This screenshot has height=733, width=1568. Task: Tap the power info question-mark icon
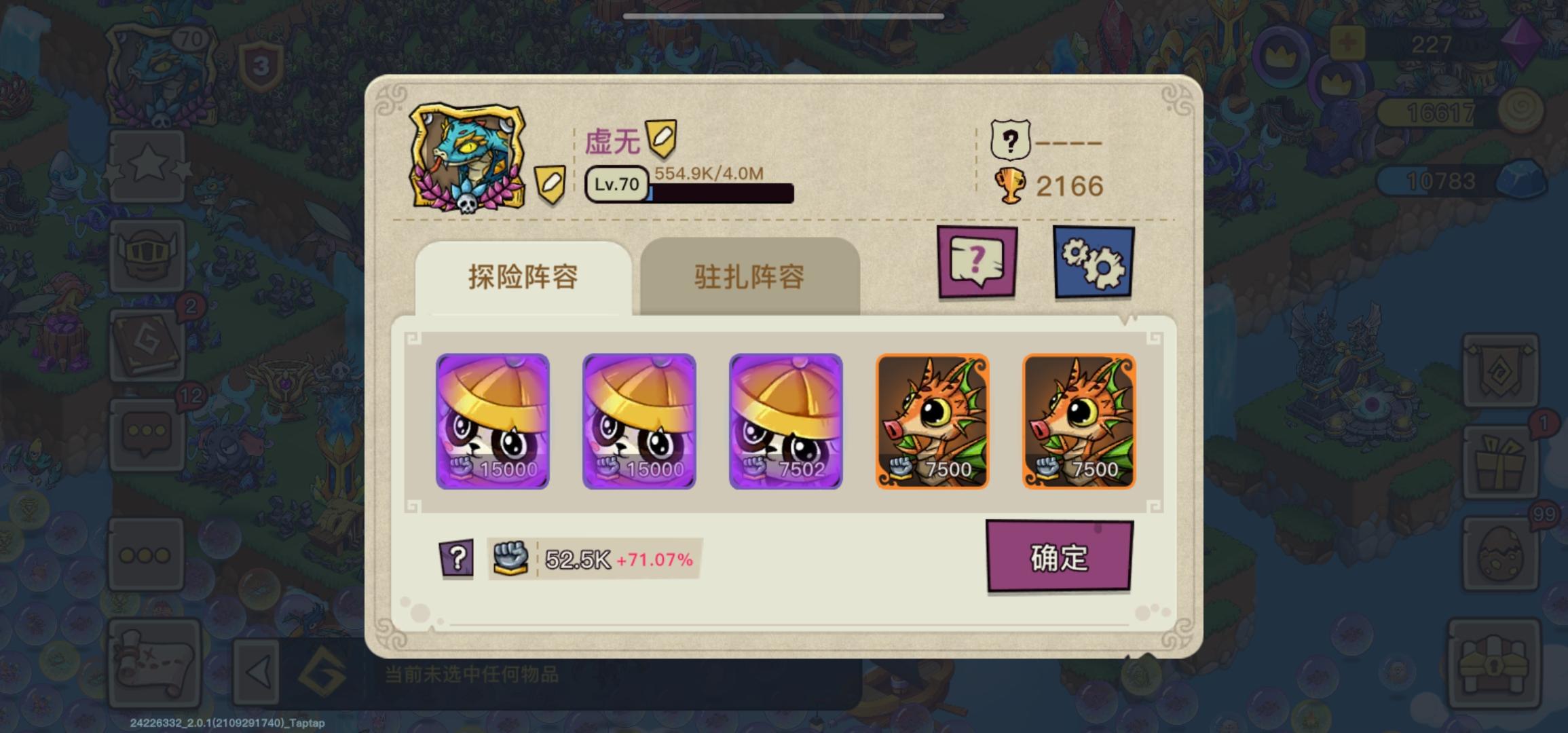pyautogui.click(x=456, y=559)
